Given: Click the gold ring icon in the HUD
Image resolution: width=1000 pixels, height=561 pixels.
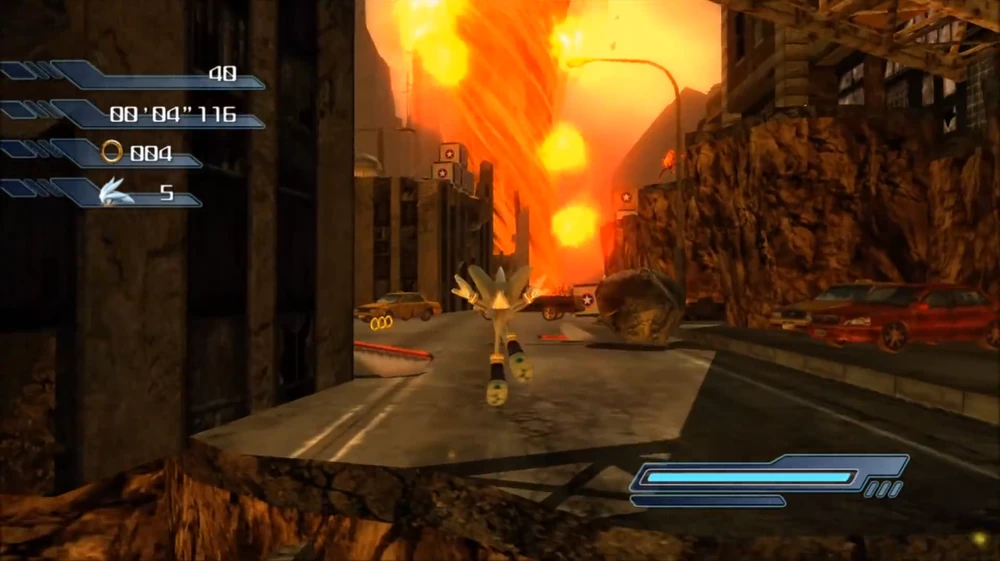Looking at the screenshot, I should (x=112, y=152).
